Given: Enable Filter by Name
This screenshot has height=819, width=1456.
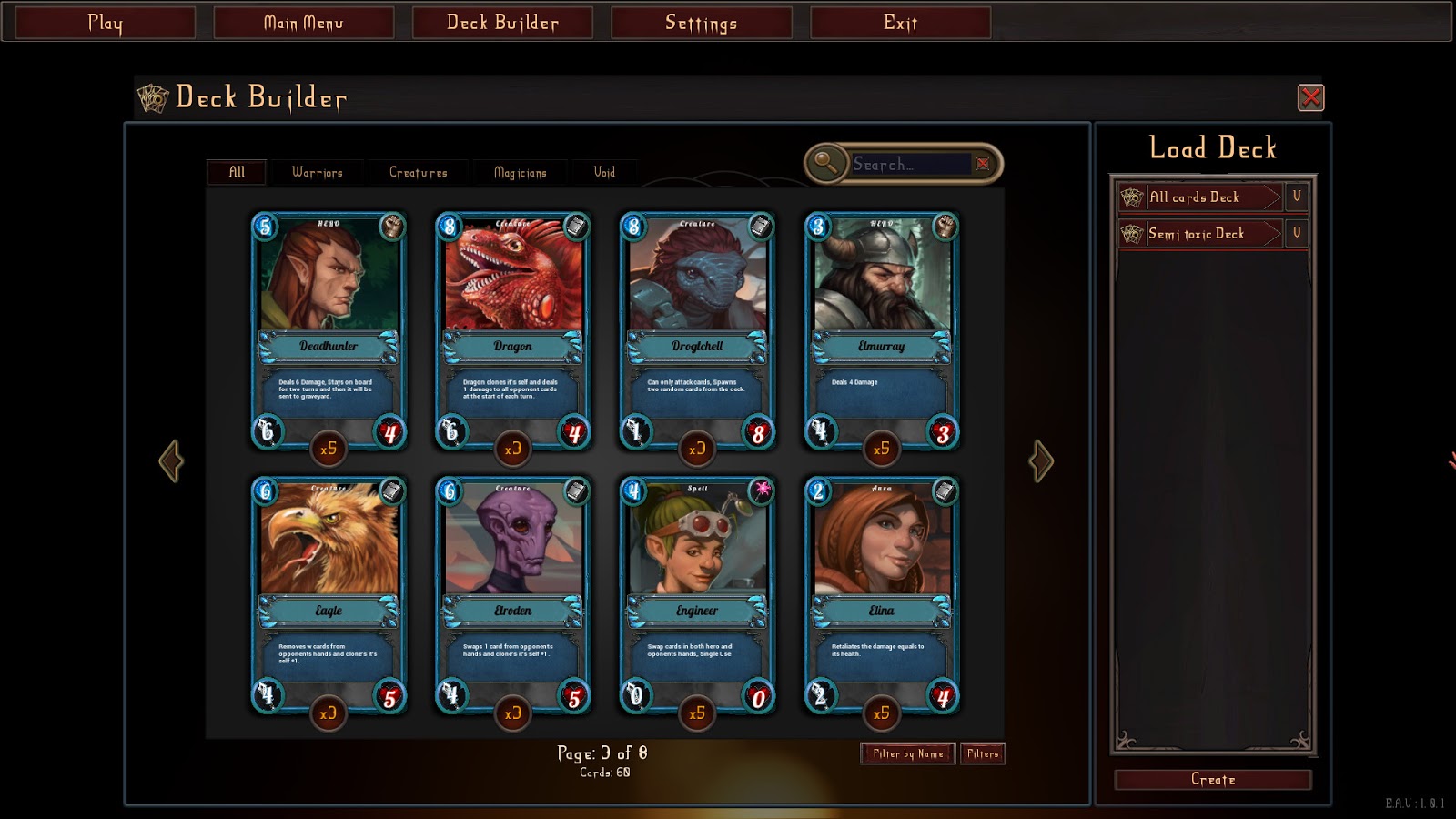Looking at the screenshot, I should [907, 753].
